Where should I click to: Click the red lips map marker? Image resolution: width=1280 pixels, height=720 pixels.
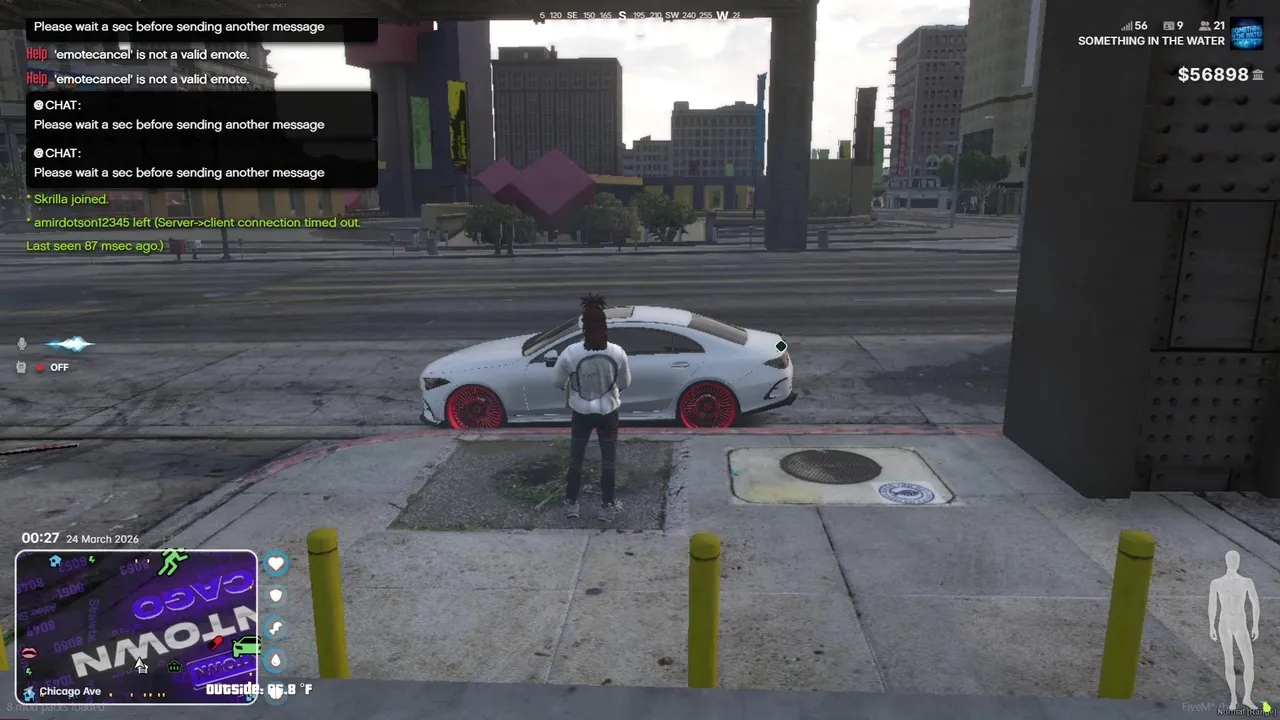29,653
